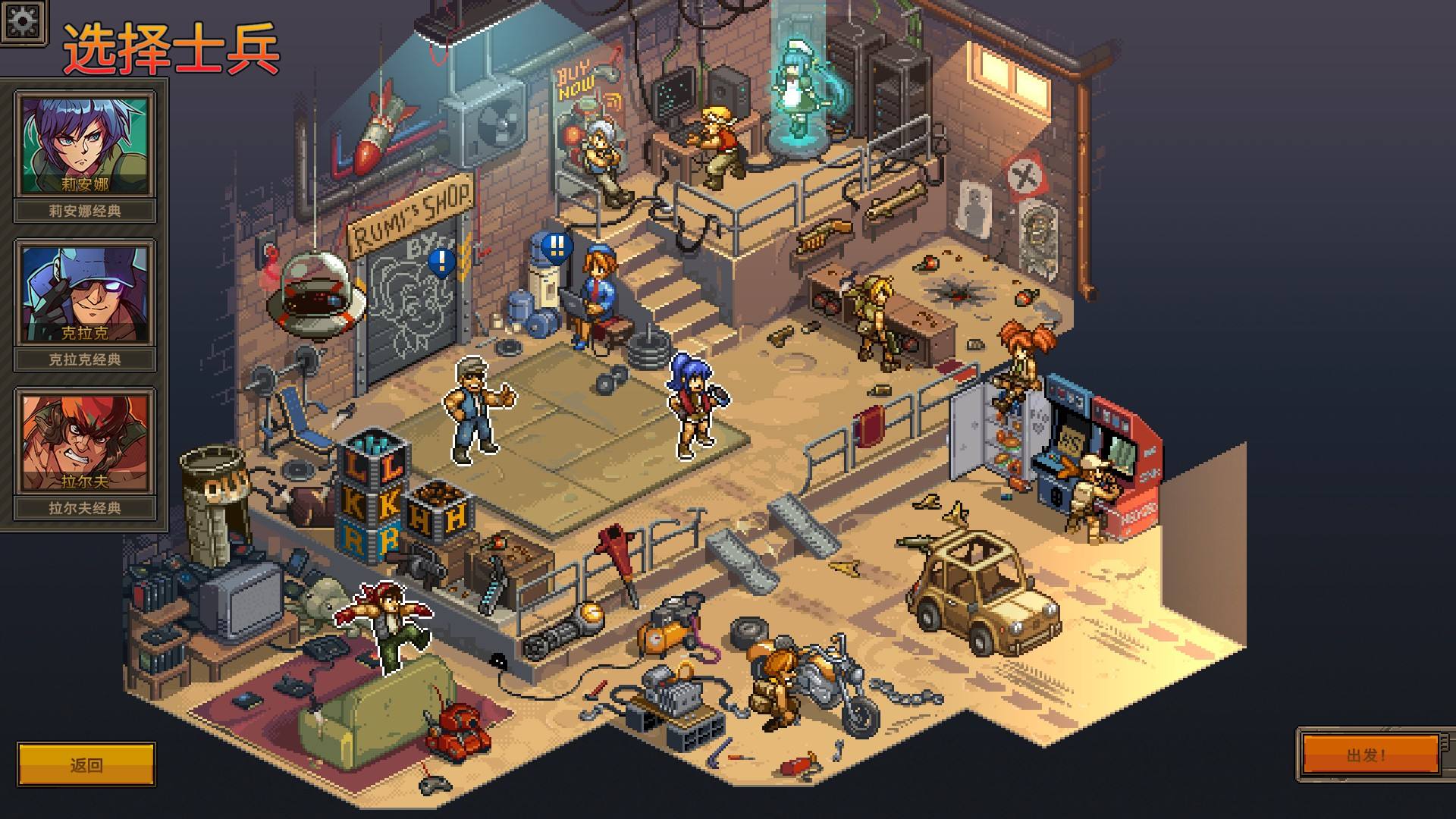
Task: Click the 克拉克经典 skin label
Action: 85,360
